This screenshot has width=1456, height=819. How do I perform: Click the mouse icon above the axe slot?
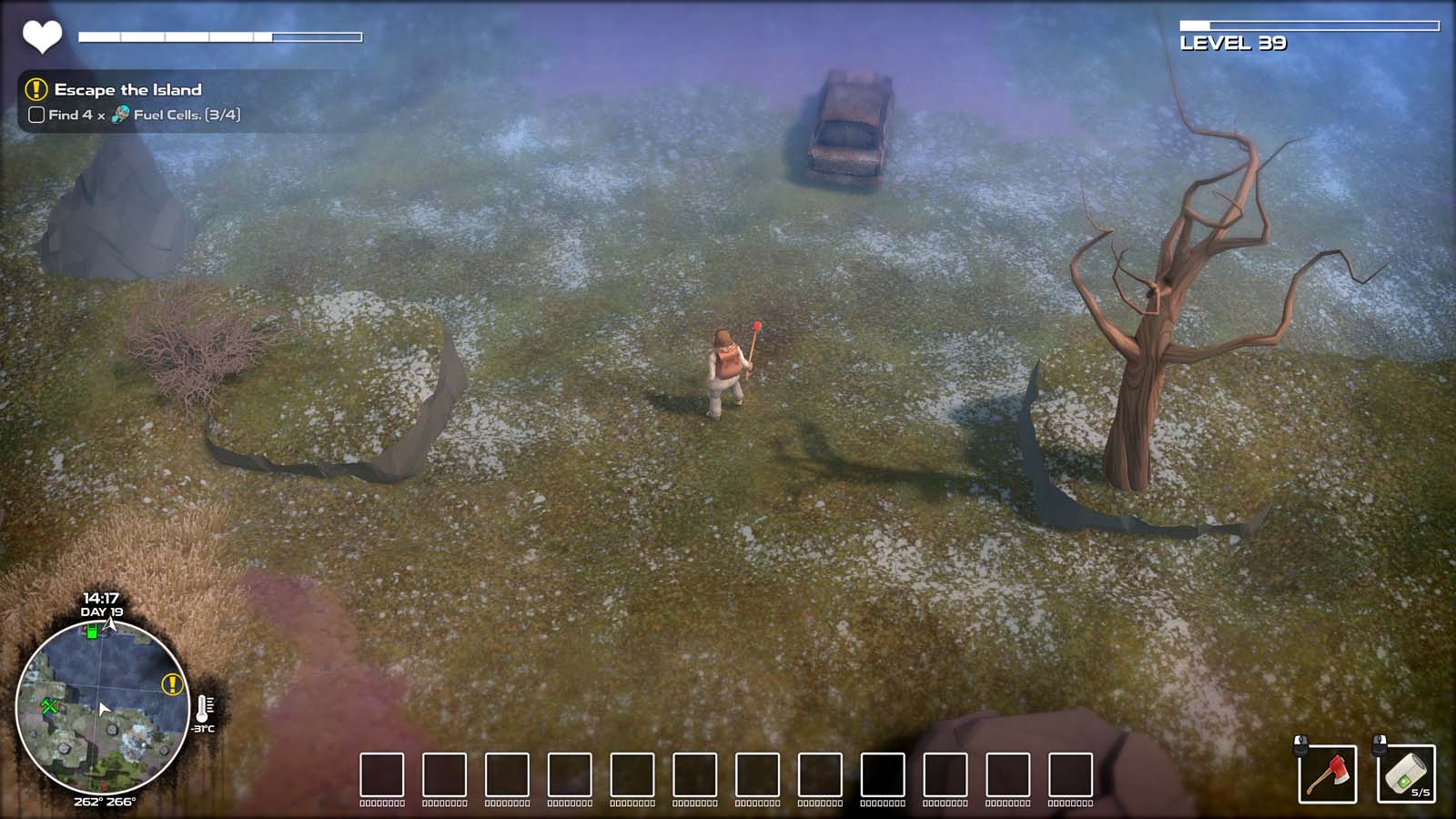tap(1300, 747)
